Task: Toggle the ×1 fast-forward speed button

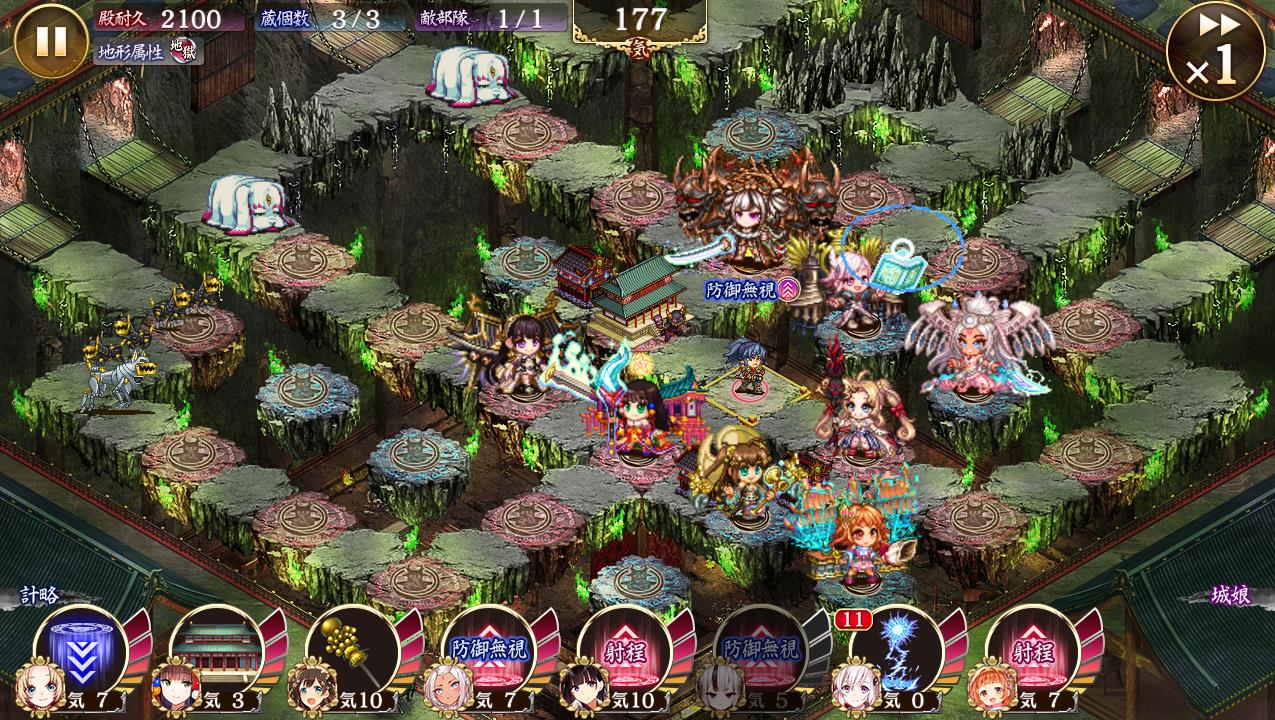Action: (1215, 52)
